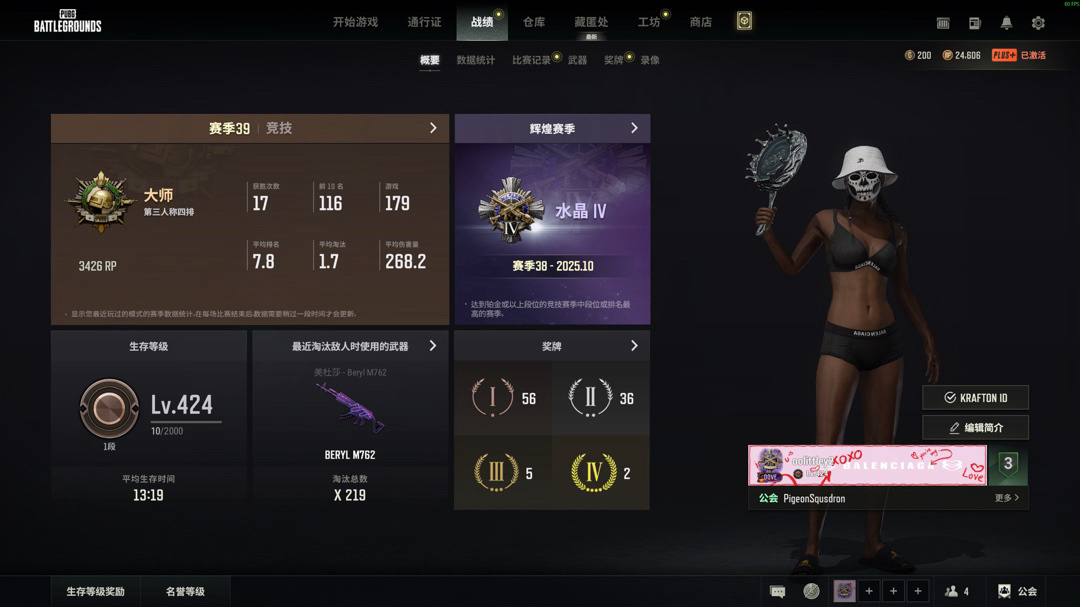Open the 藏匿处 menu
The height and width of the screenshot is (607, 1080).
click(x=591, y=22)
